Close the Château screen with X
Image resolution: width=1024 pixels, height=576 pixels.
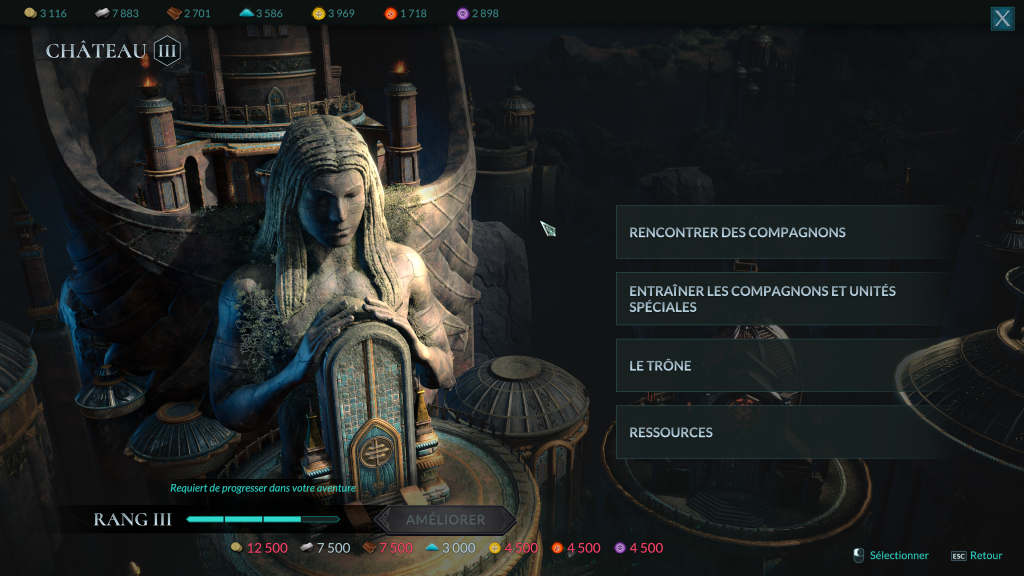(1002, 18)
